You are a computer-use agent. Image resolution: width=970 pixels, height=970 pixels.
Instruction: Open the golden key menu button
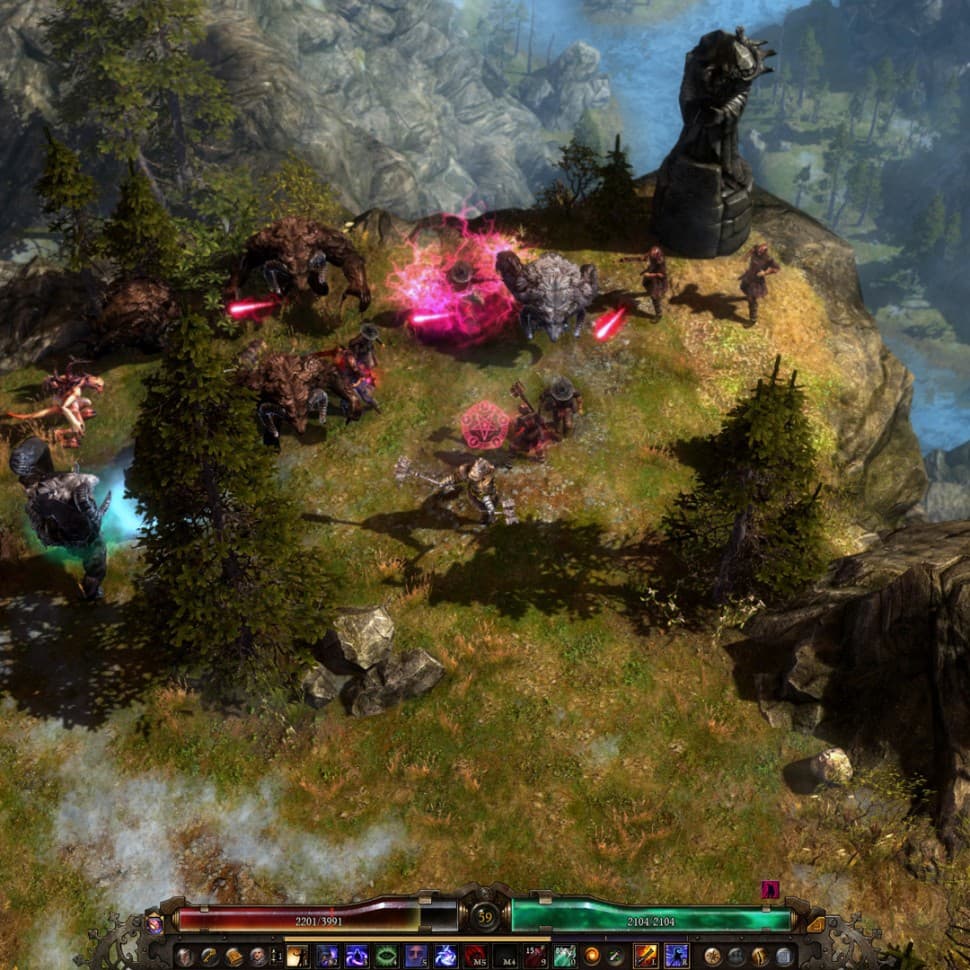pyautogui.click(x=210, y=956)
